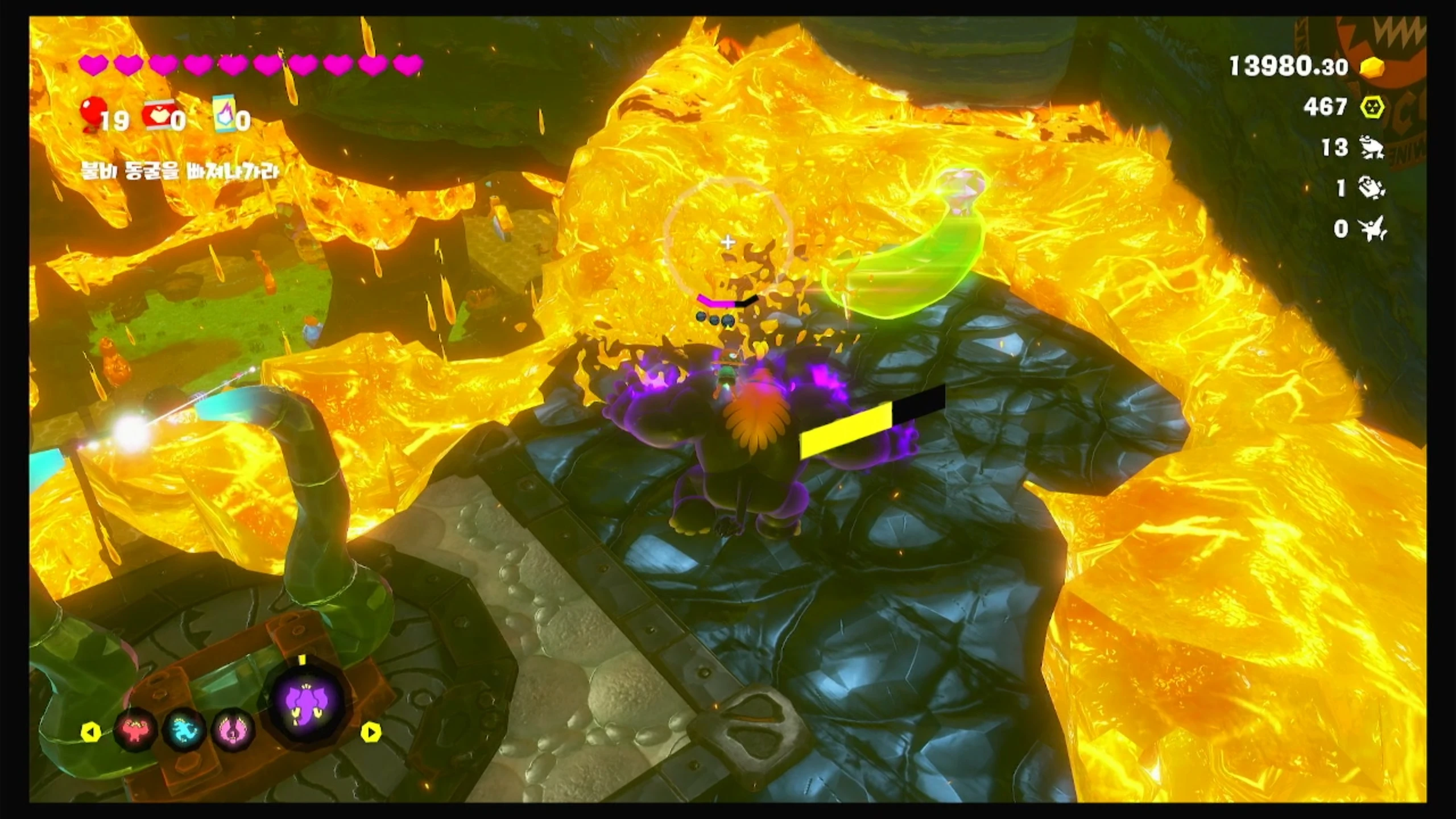Viewport: 1456px width, 819px height.
Task: Click the yellow left arrow of the Bananza selector
Action: (x=91, y=732)
